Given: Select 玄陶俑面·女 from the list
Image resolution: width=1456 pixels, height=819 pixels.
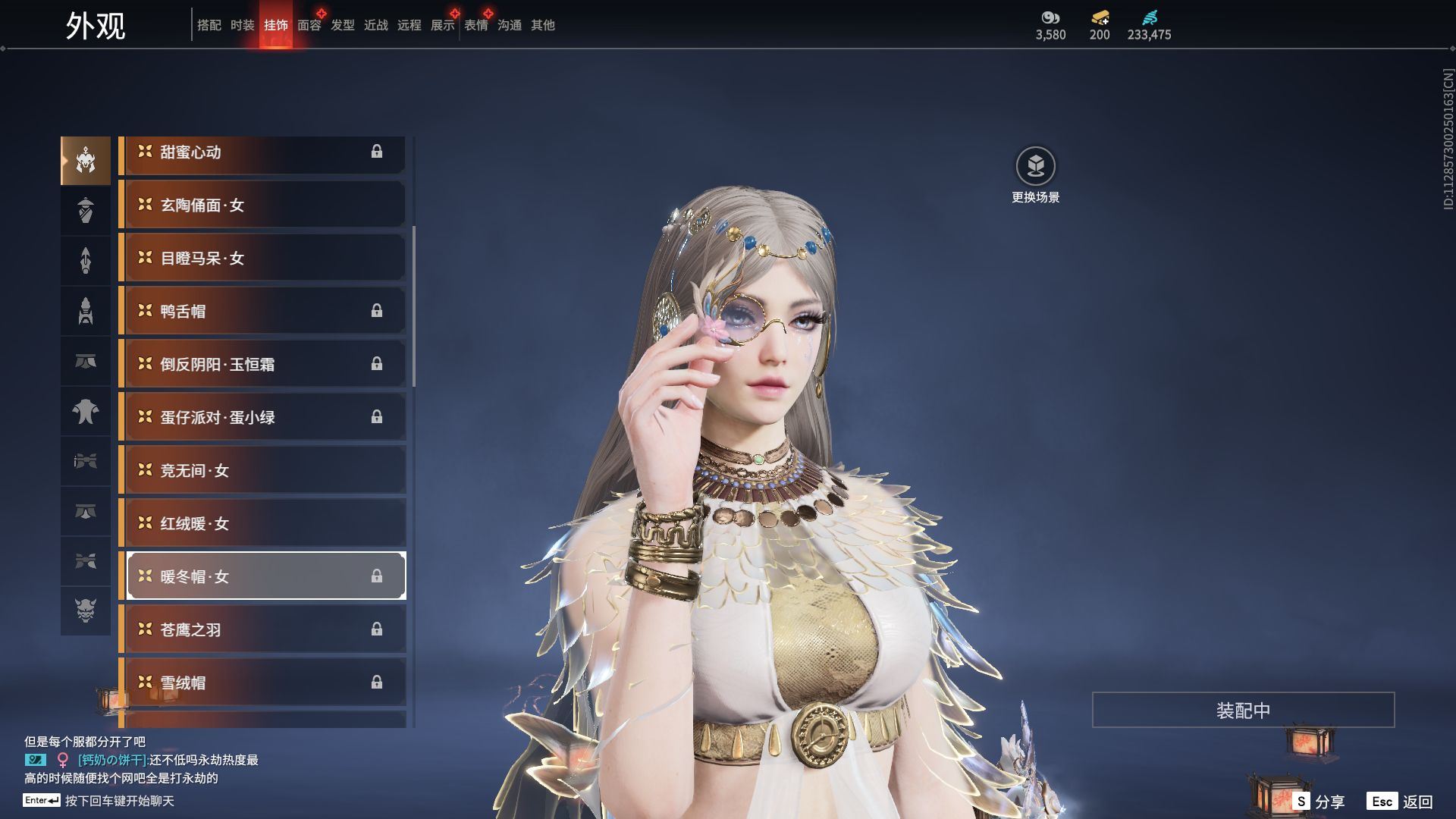Looking at the screenshot, I should coord(262,205).
